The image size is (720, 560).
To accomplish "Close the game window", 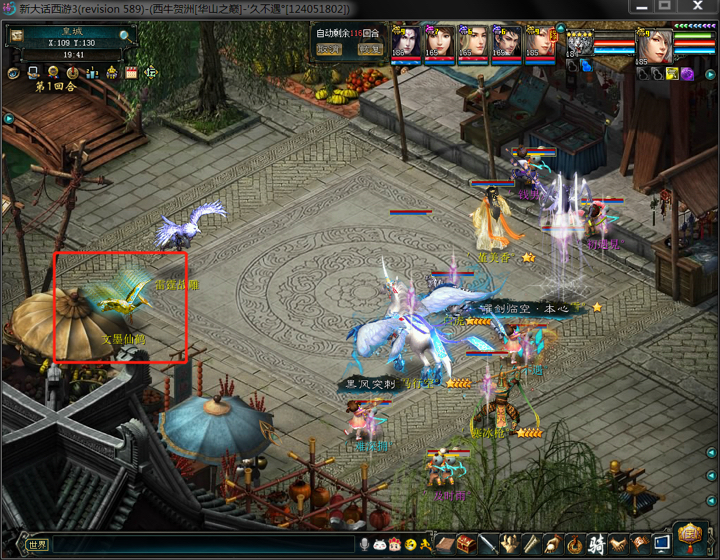I will coord(707,7).
